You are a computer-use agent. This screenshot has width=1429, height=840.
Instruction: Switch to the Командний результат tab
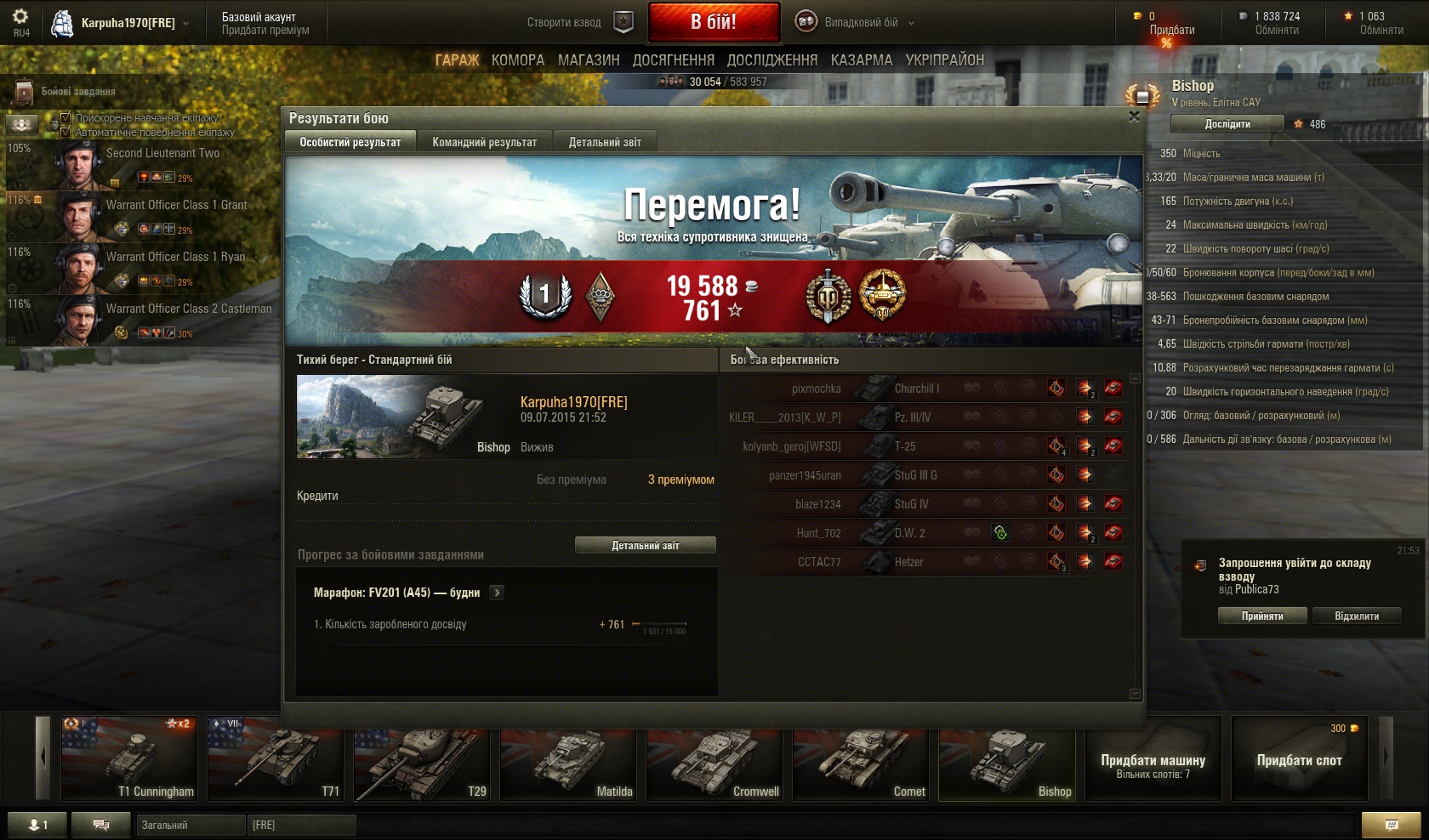click(484, 142)
